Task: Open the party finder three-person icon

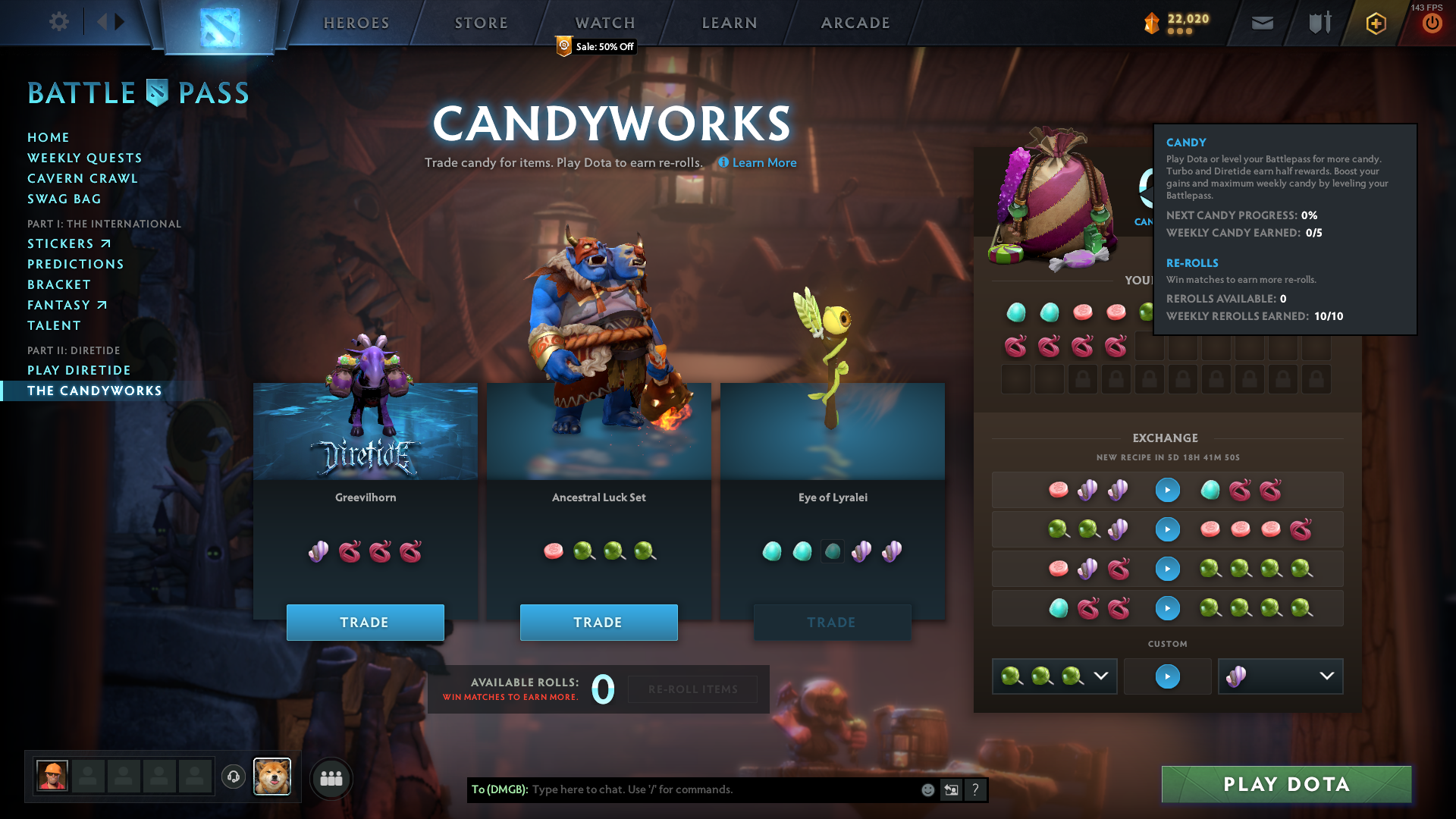Action: coord(331,778)
